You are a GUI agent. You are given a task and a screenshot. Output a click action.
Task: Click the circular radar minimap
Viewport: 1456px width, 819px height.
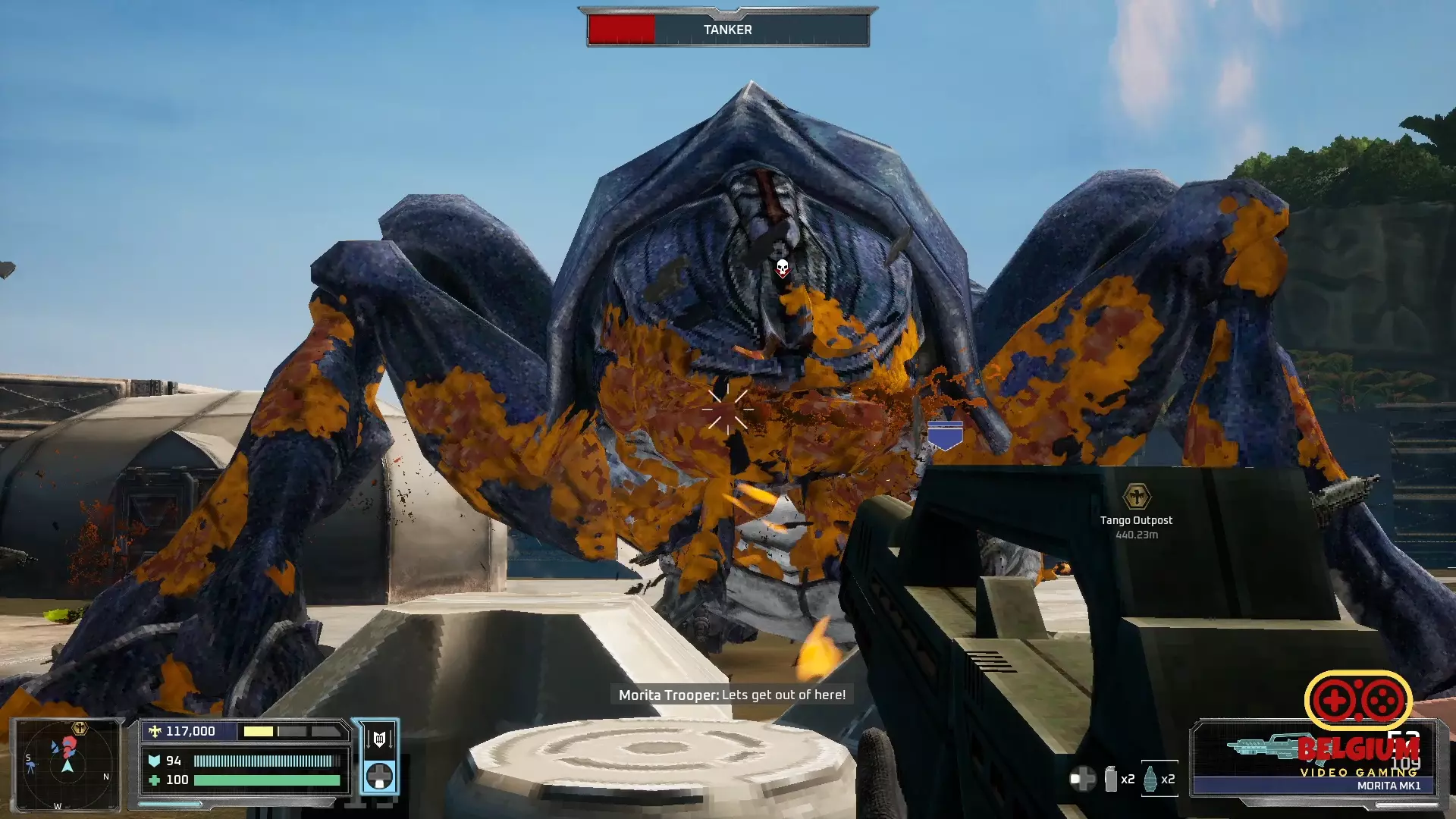67,764
